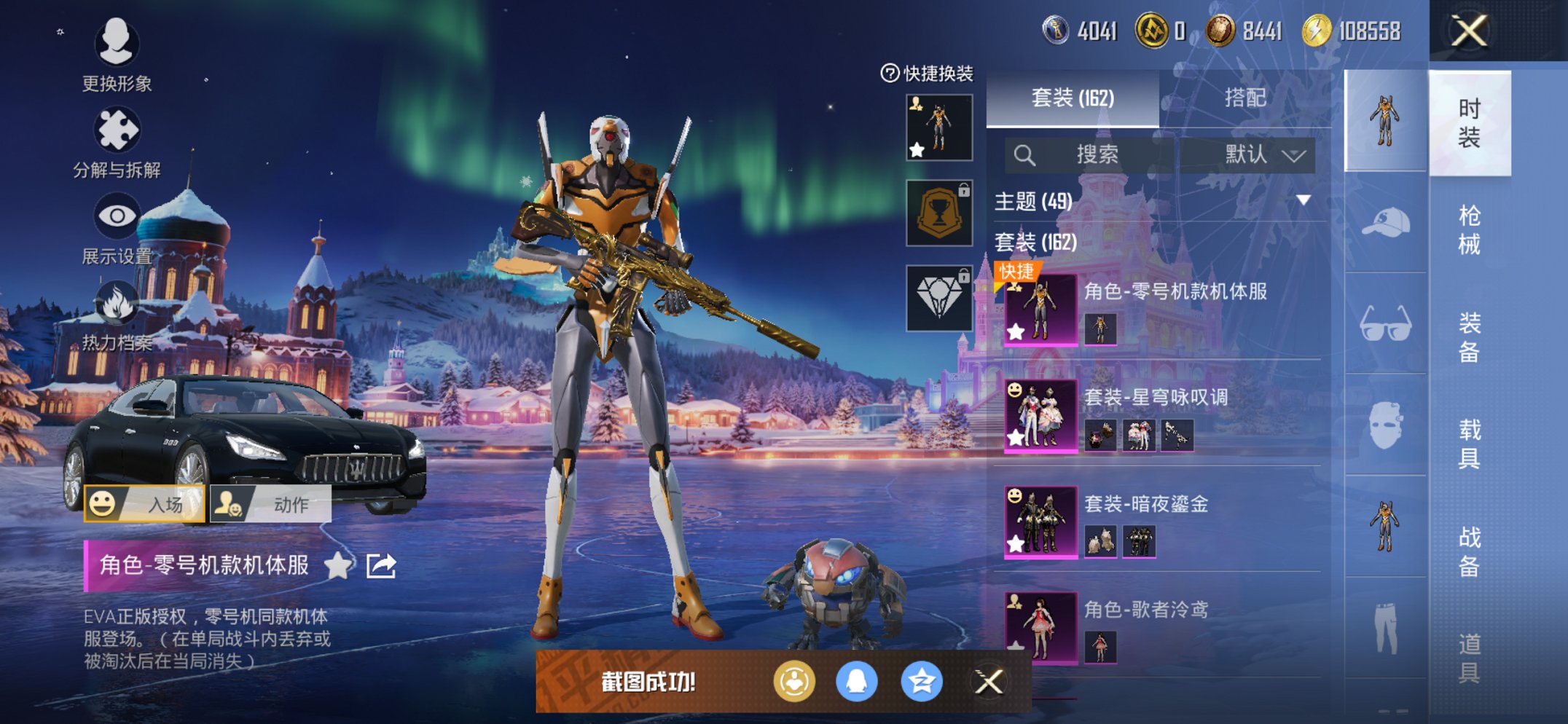This screenshot has width=1568, height=724.
Task: Share the outfit using the arrow icon
Action: pos(381,565)
